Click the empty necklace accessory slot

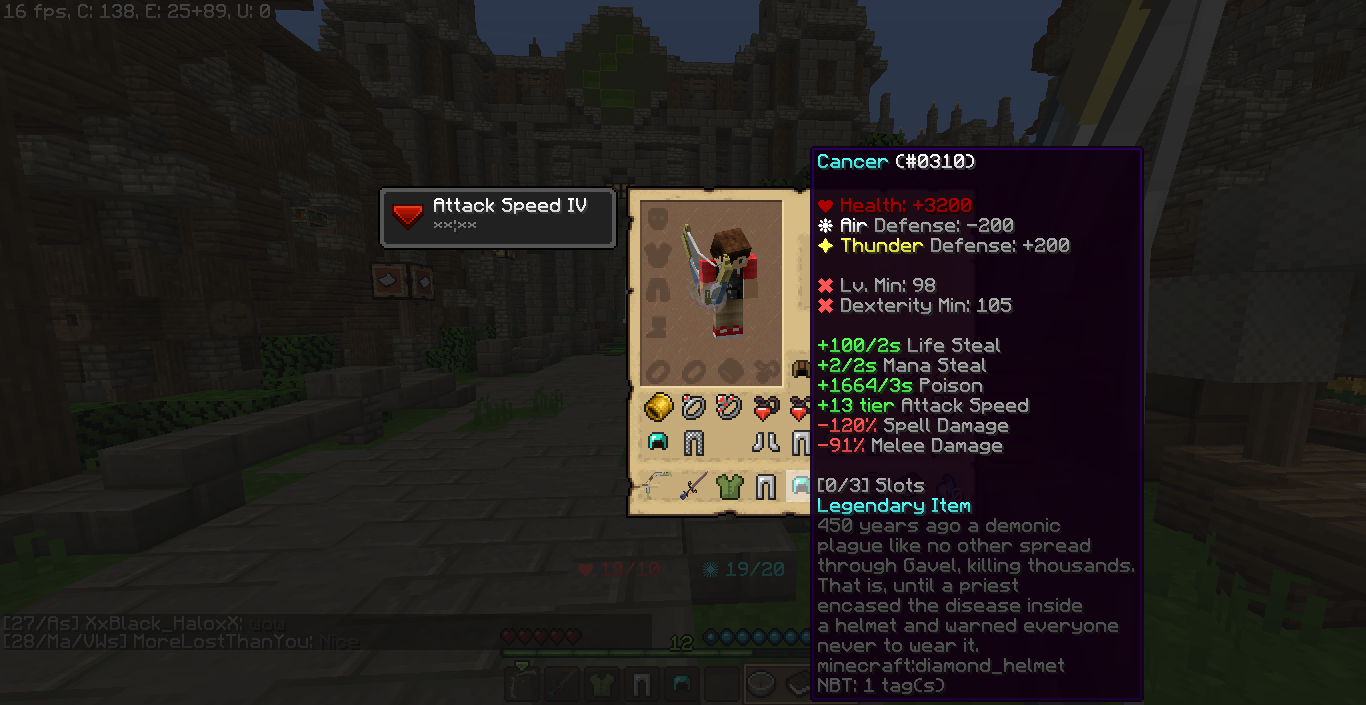(x=765, y=369)
